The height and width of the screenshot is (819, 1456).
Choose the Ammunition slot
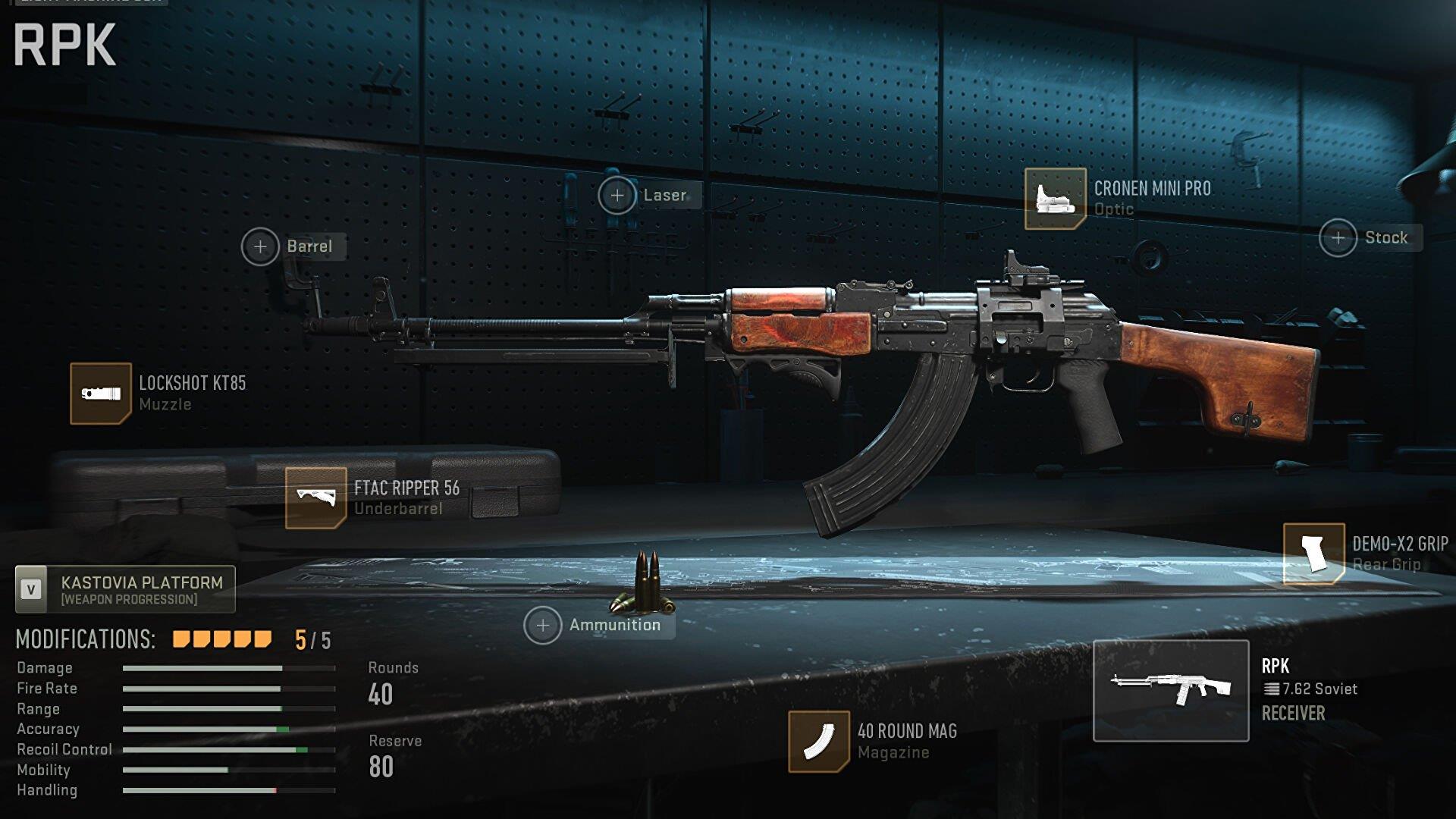(542, 626)
